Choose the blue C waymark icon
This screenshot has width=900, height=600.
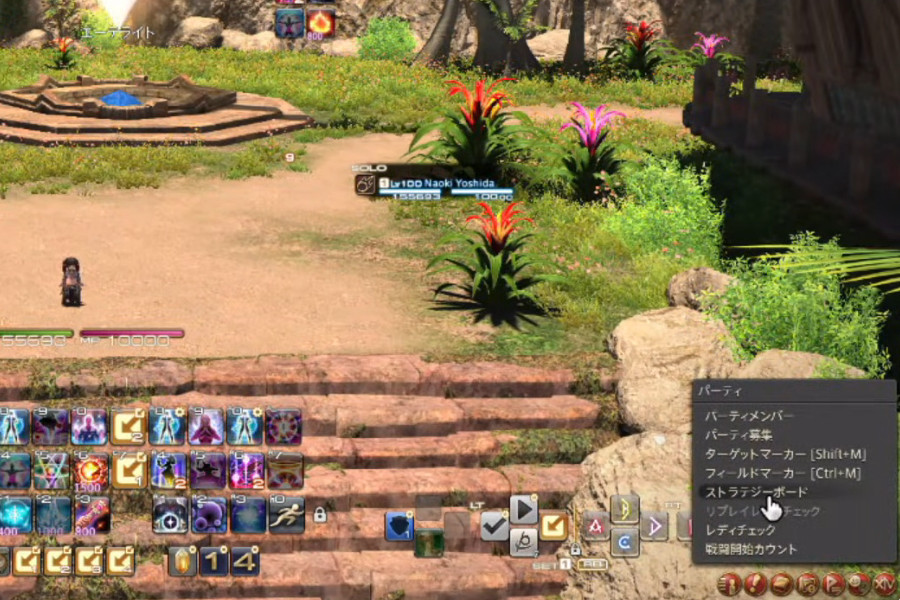pos(625,541)
